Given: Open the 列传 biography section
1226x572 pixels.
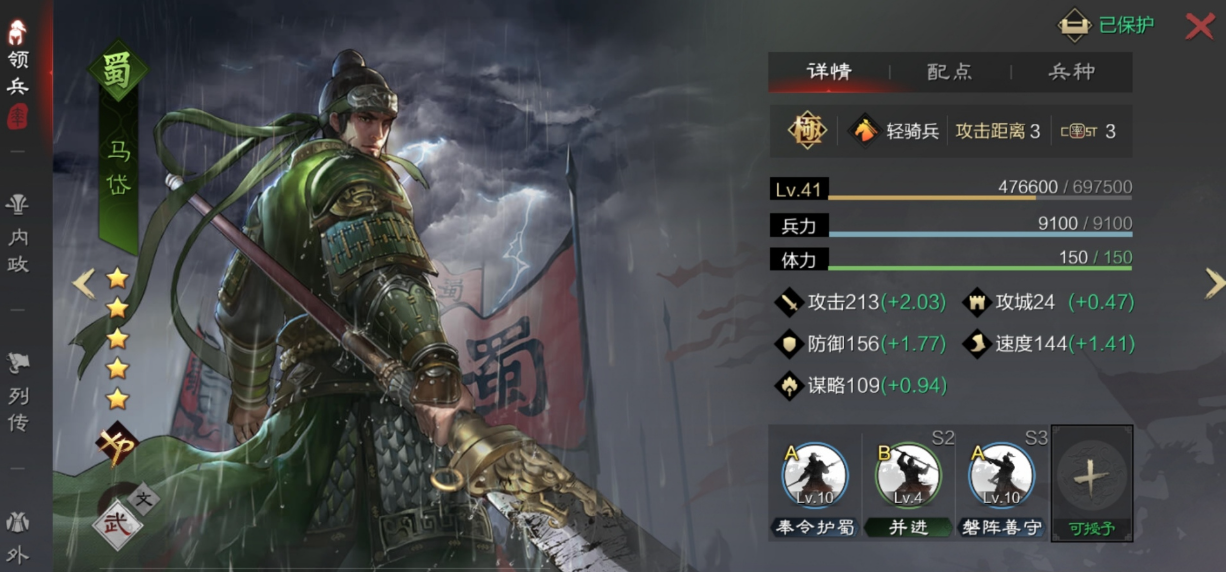Looking at the screenshot, I should (18, 395).
